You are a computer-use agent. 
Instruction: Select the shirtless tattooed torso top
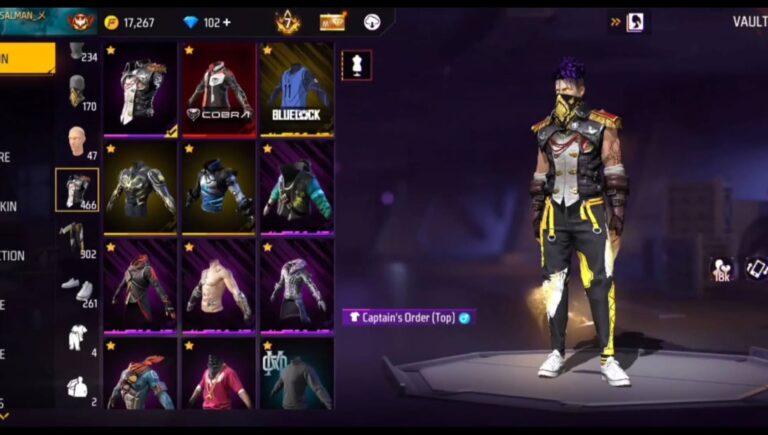(x=218, y=284)
